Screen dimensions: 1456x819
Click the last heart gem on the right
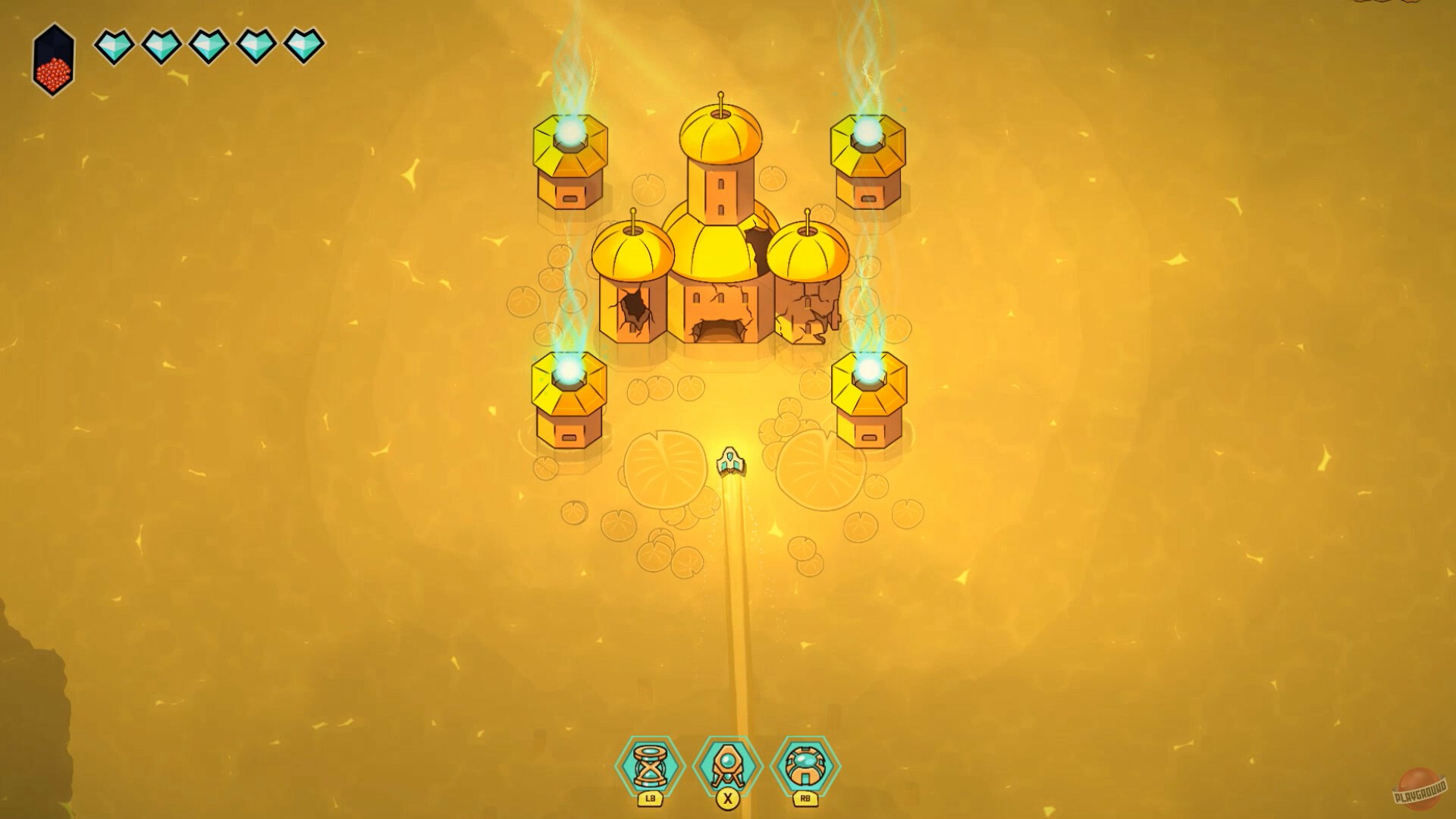pyautogui.click(x=303, y=47)
